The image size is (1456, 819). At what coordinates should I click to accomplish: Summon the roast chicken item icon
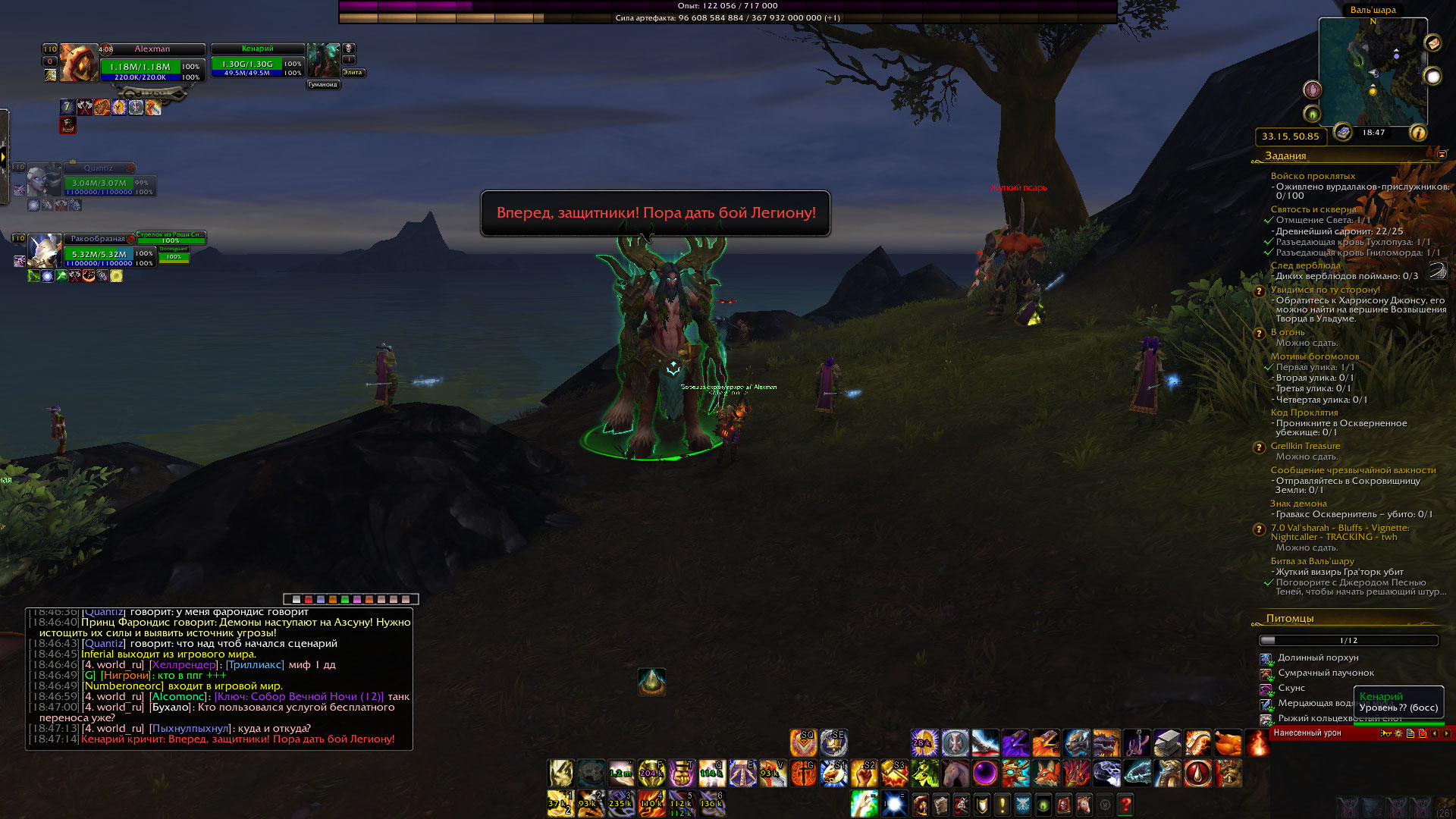coord(1228,742)
